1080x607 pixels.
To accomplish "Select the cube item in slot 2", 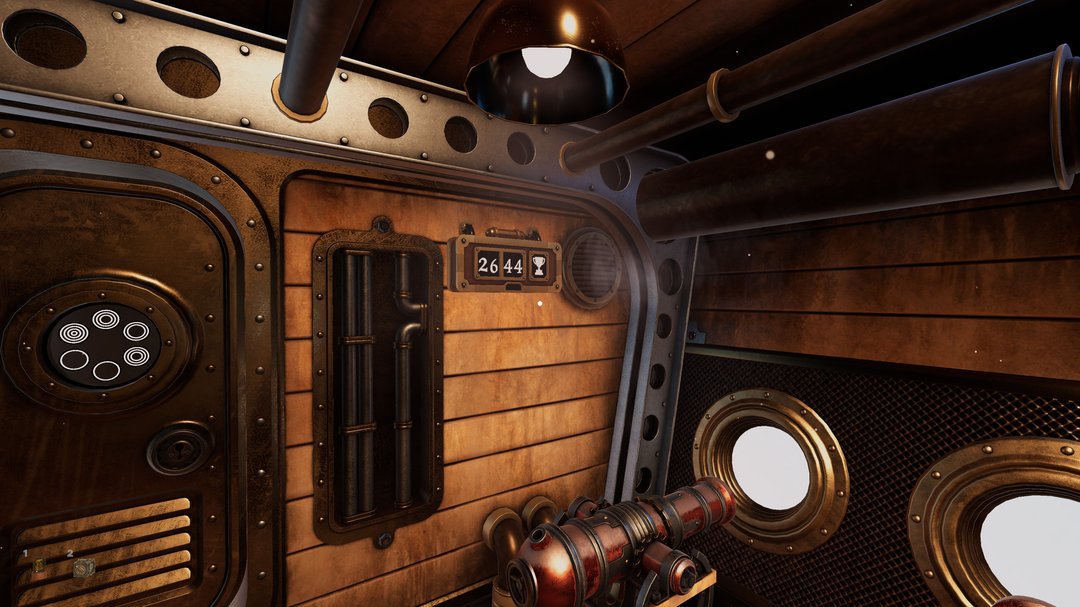I will [x=84, y=567].
